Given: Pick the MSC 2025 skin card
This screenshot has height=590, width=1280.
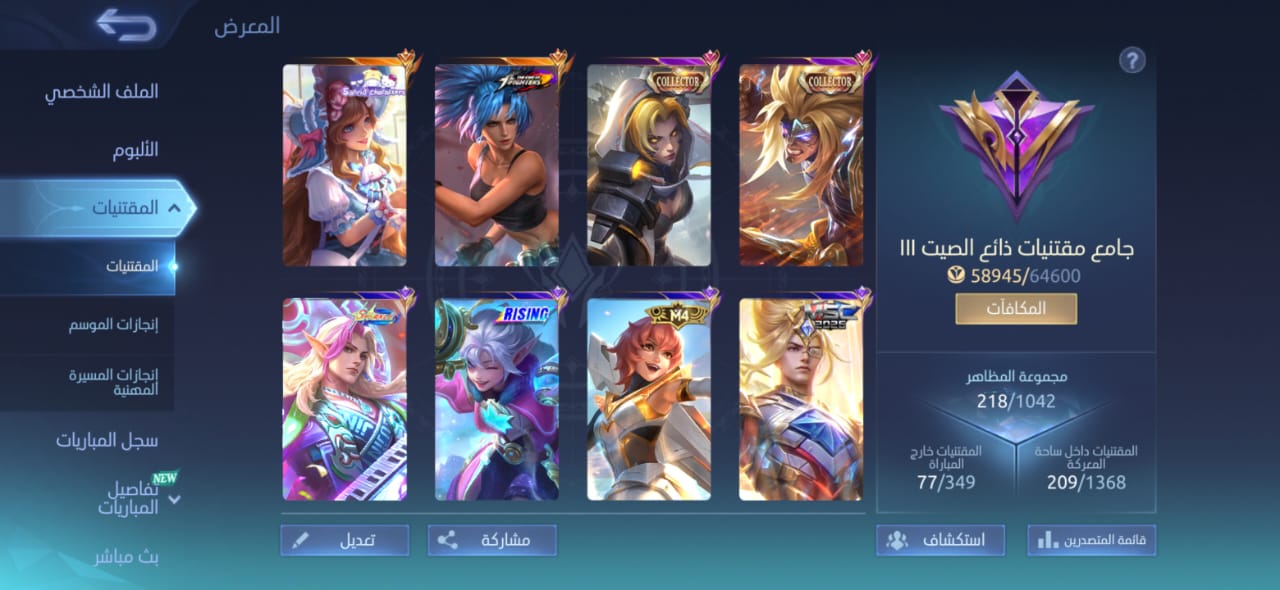Looking at the screenshot, I should (x=801, y=399).
